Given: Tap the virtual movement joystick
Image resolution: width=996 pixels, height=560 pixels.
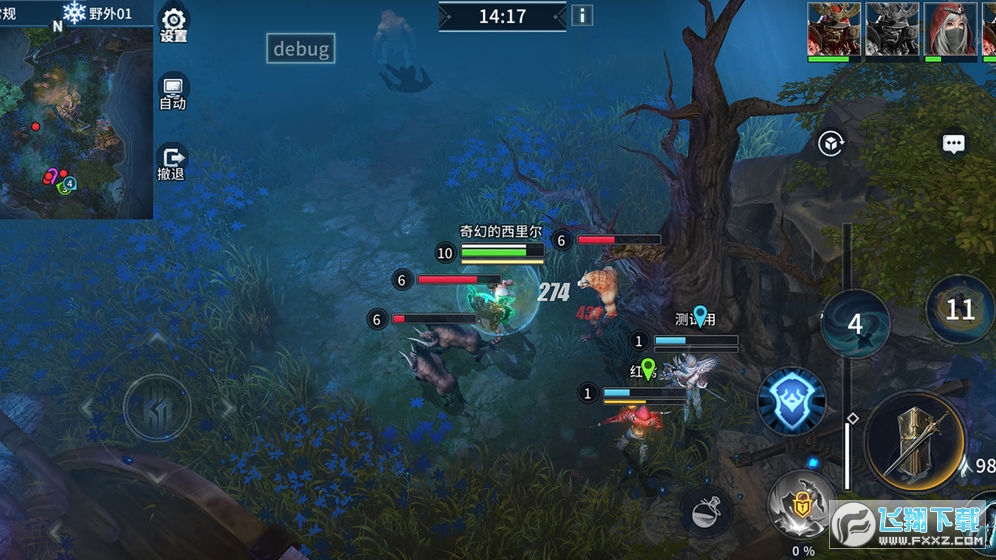Looking at the screenshot, I should [x=157, y=407].
